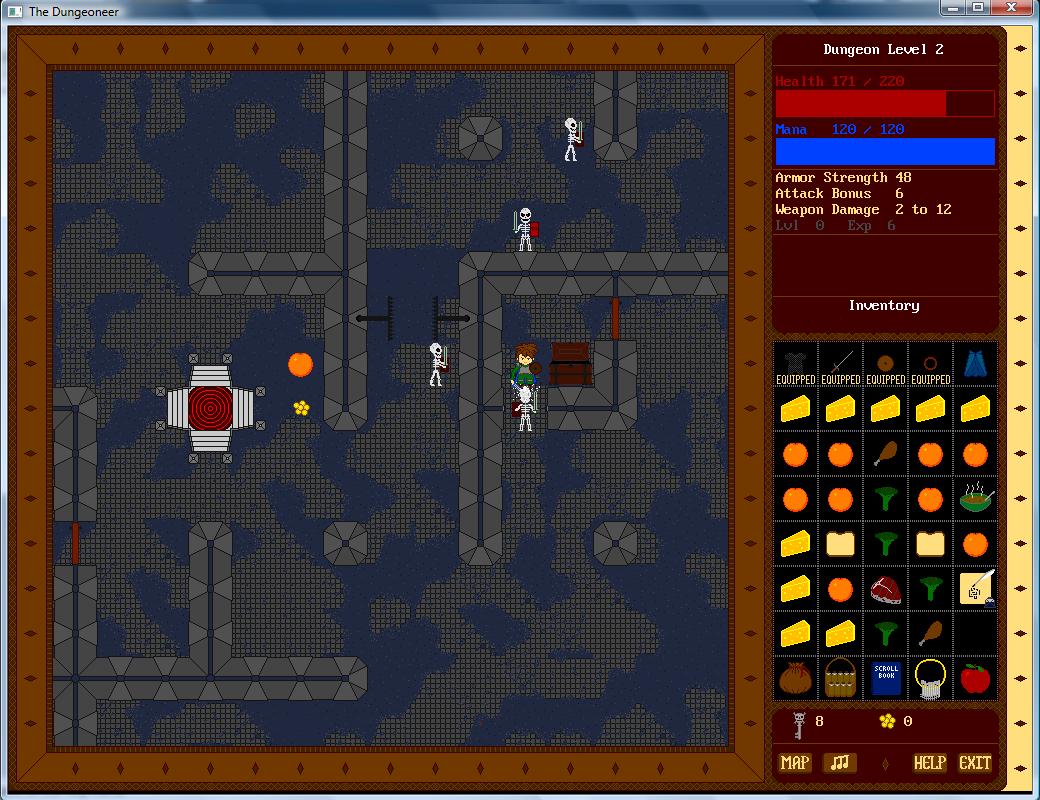Select the equipped round wooden shield slot
Screen dimensions: 1040x800
[x=885, y=364]
